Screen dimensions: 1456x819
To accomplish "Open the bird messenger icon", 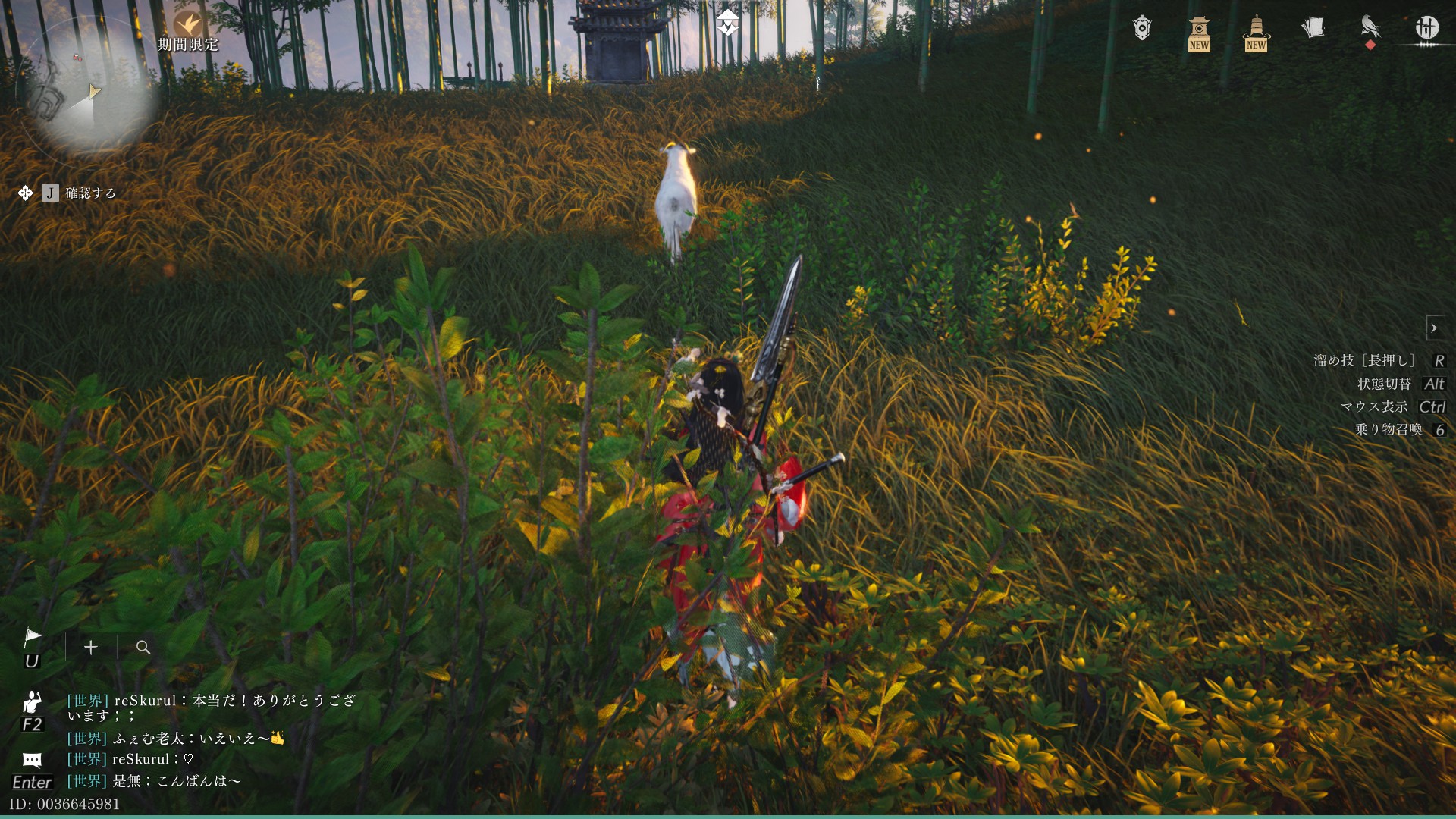I will pyautogui.click(x=1370, y=28).
